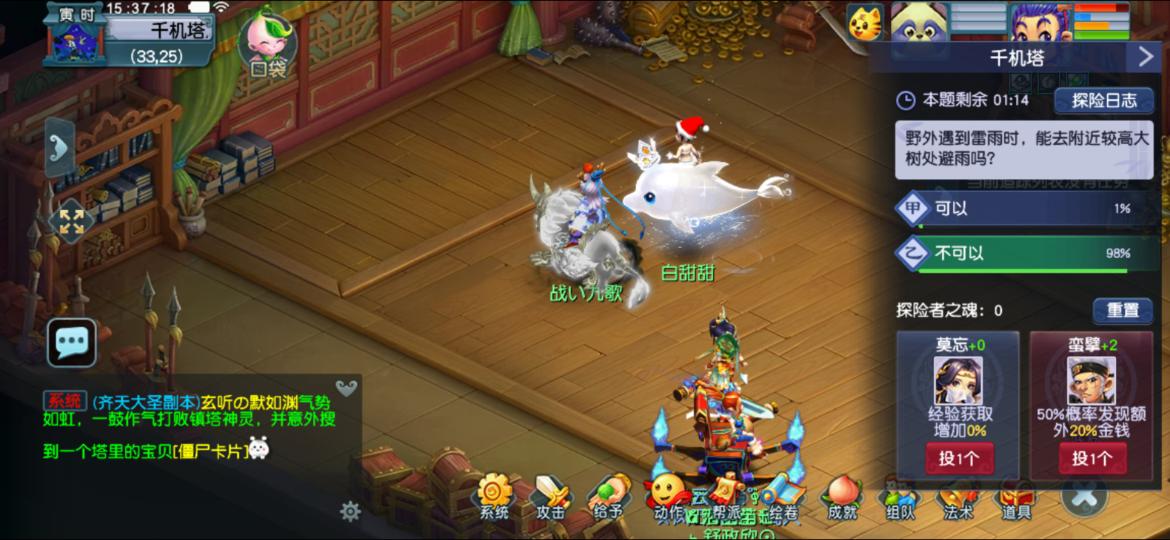Open the 探险日志 adventure log
Viewport: 1170px width, 540px height.
click(1104, 100)
